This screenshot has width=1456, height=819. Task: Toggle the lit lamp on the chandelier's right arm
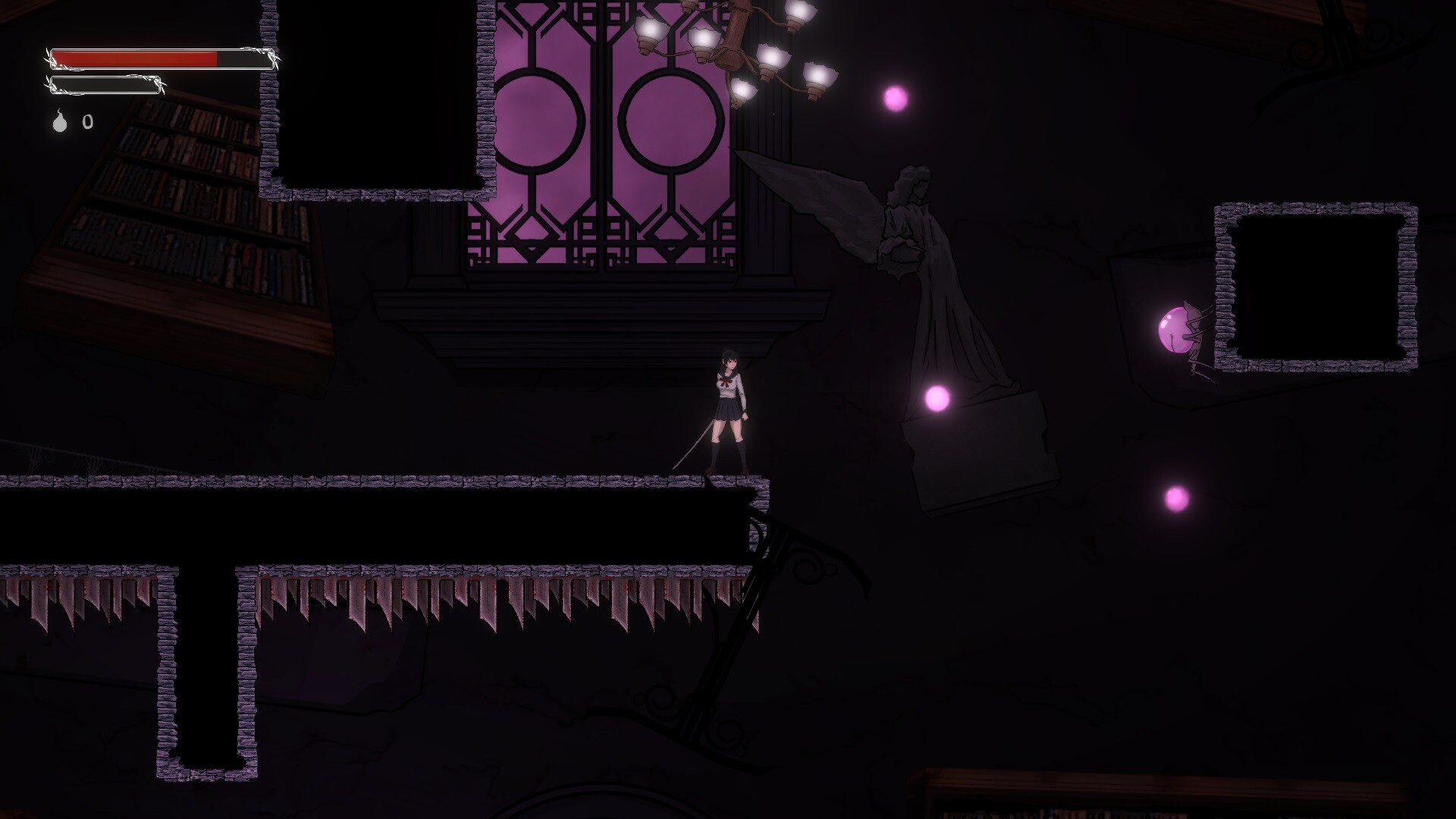pyautogui.click(x=817, y=76)
